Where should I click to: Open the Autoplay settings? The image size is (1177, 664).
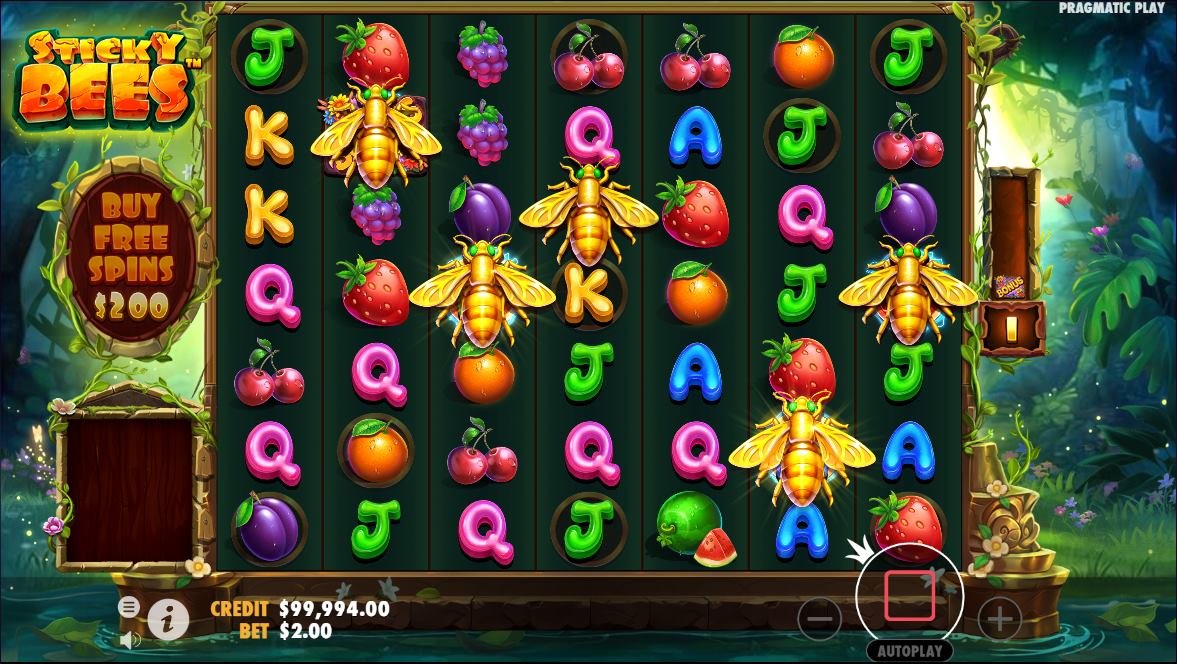[909, 650]
